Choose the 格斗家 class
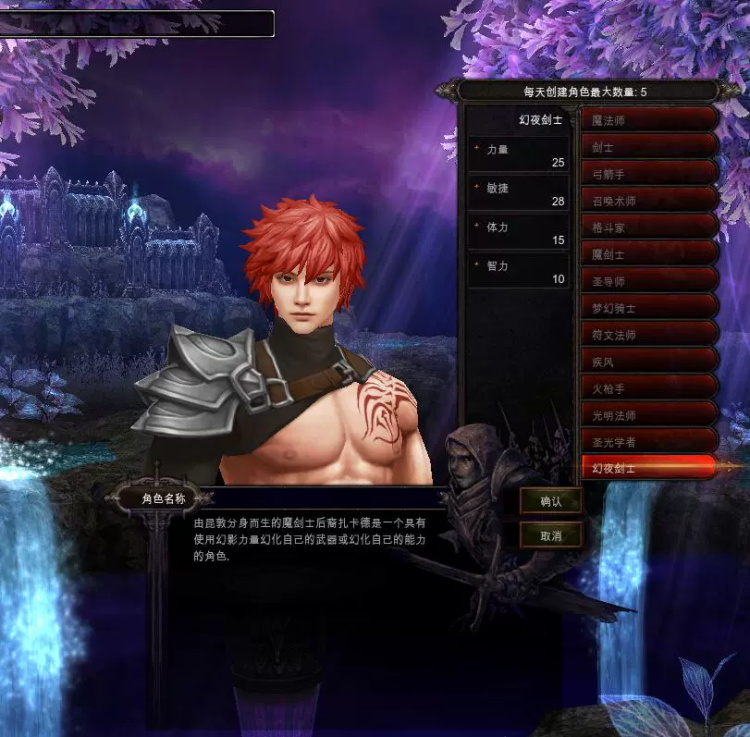This screenshot has width=750, height=737. point(648,228)
